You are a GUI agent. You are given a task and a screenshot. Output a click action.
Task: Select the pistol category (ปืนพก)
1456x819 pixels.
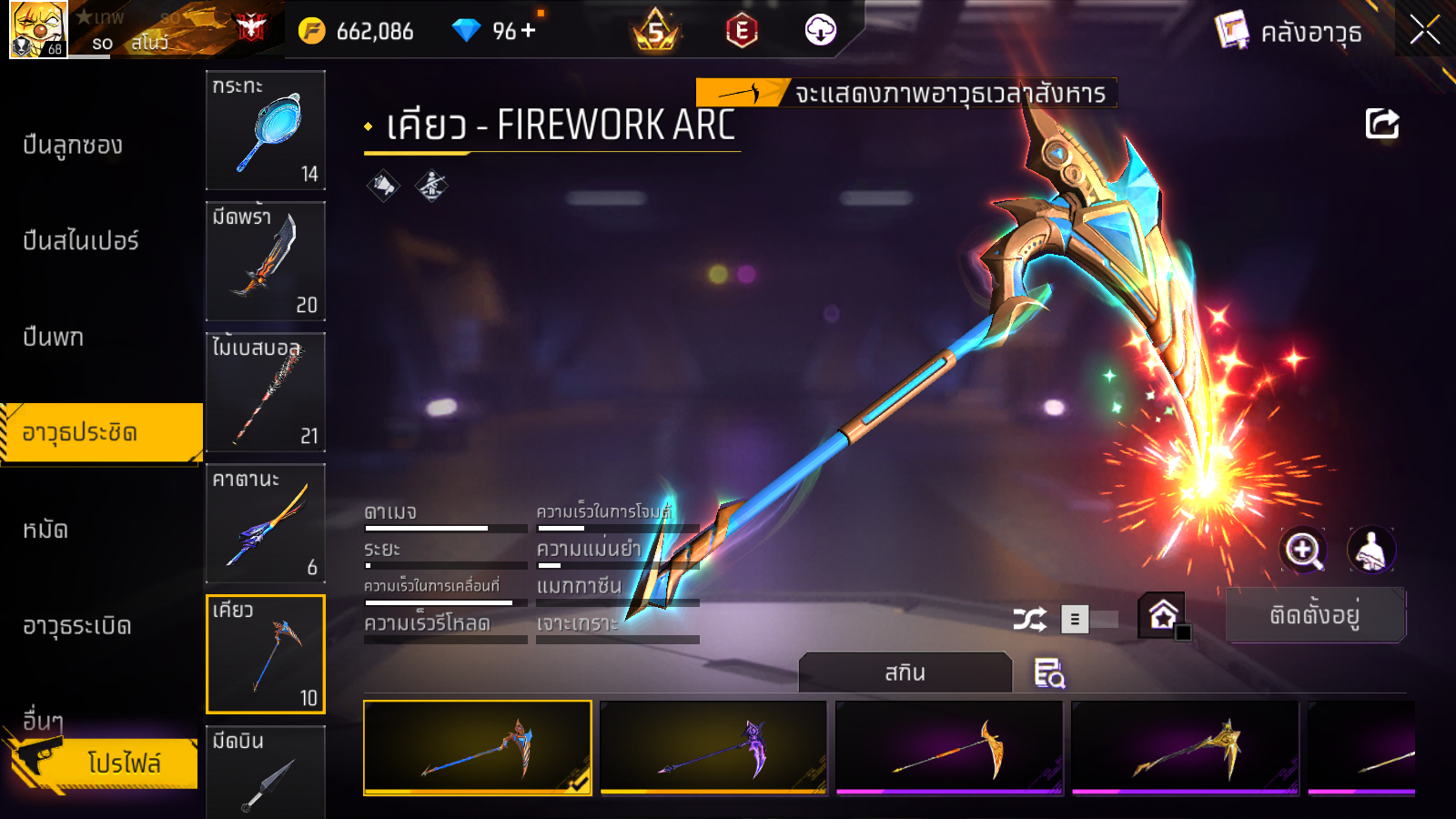(54, 338)
